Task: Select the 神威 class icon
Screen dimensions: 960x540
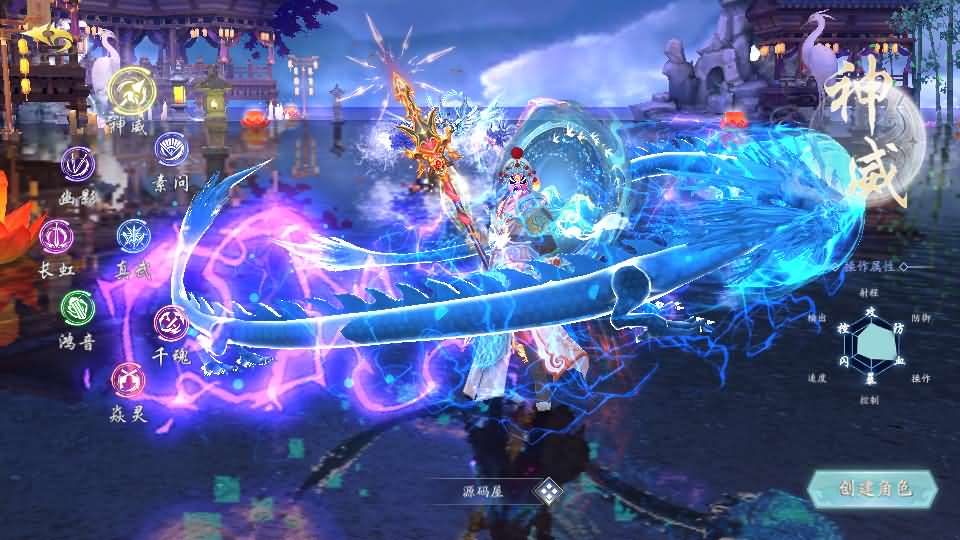Action: click(x=130, y=91)
